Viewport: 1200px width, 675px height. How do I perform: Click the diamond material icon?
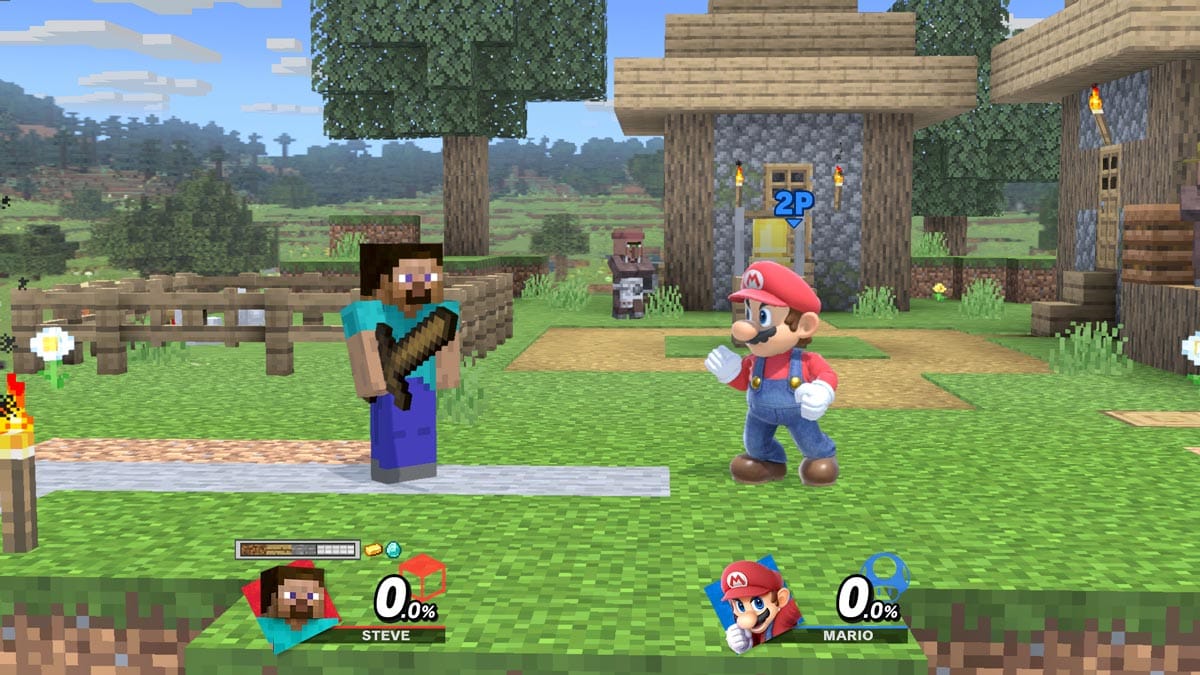(393, 549)
